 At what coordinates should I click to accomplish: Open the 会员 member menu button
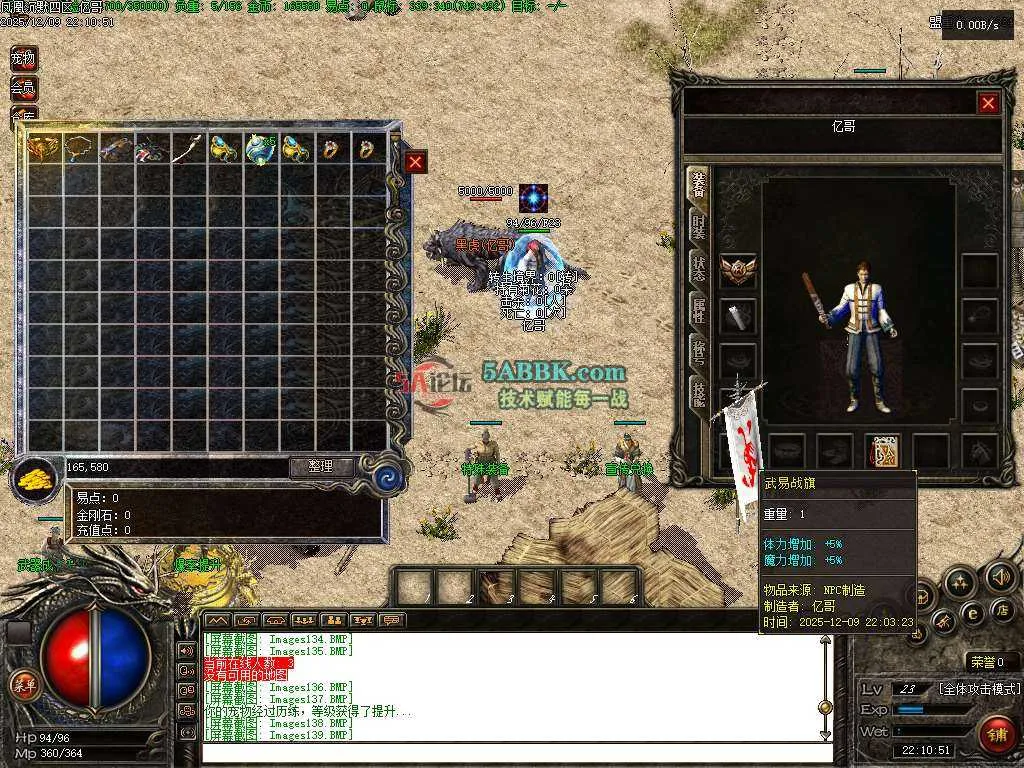click(x=23, y=88)
